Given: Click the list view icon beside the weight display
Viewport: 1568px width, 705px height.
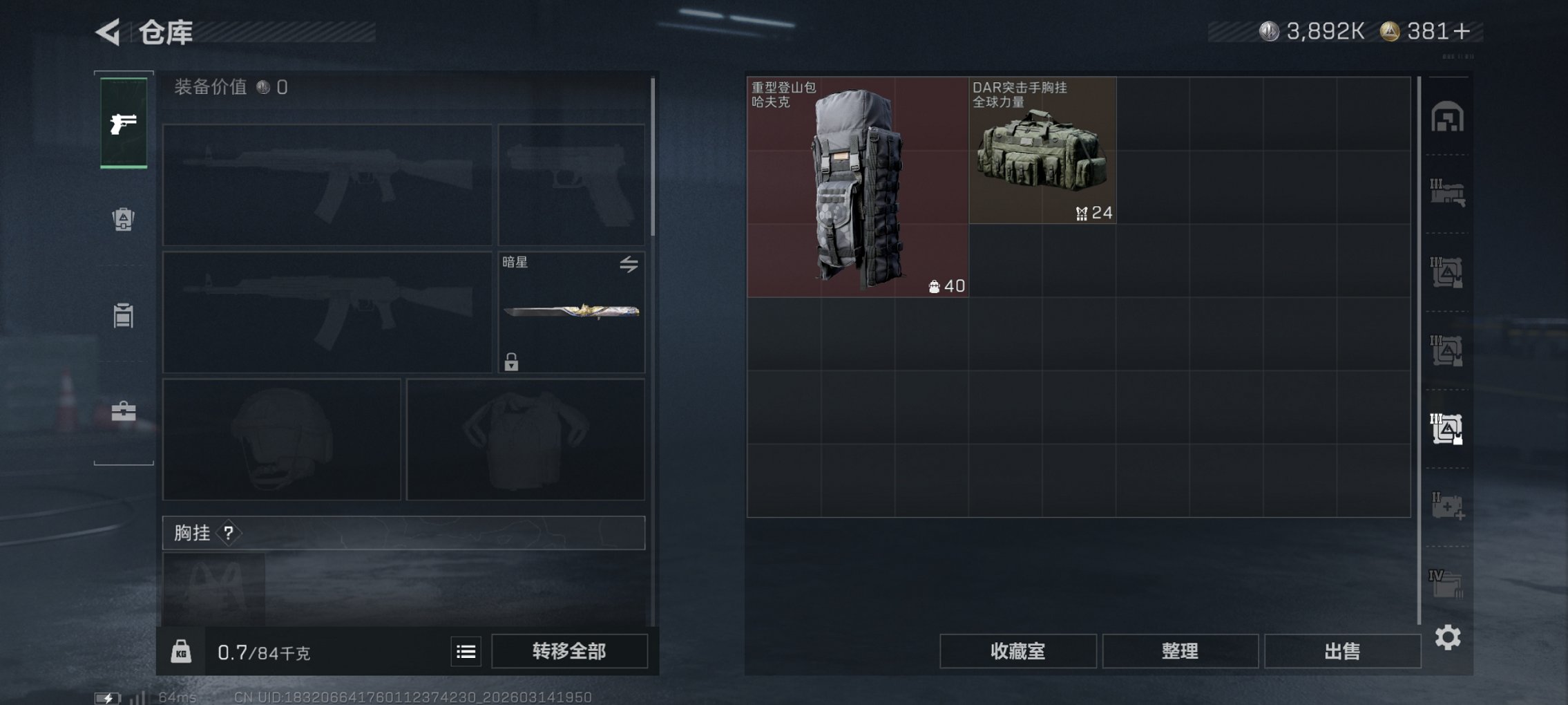Looking at the screenshot, I should [x=466, y=650].
